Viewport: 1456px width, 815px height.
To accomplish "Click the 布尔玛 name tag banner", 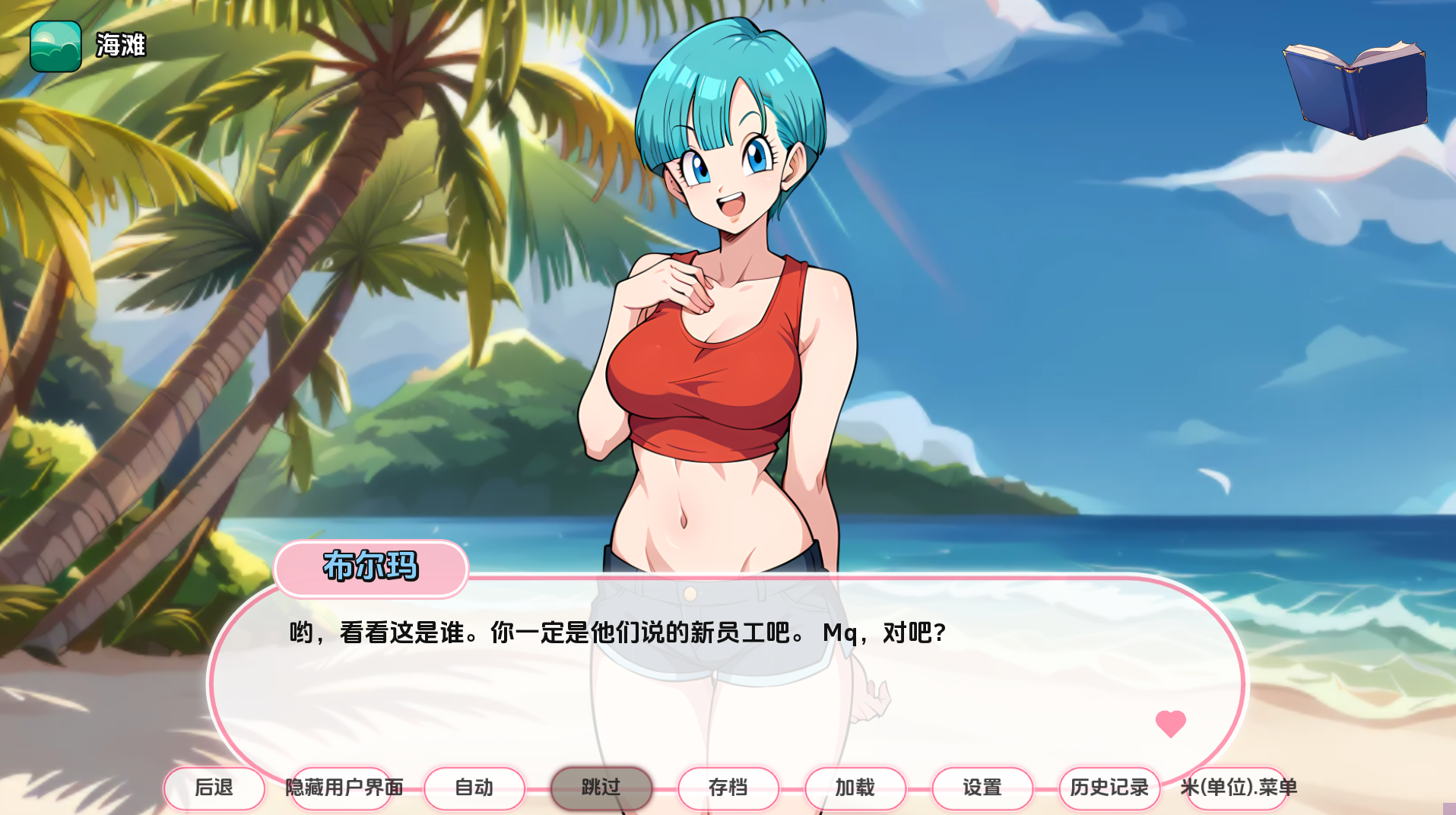I will coord(372,568).
